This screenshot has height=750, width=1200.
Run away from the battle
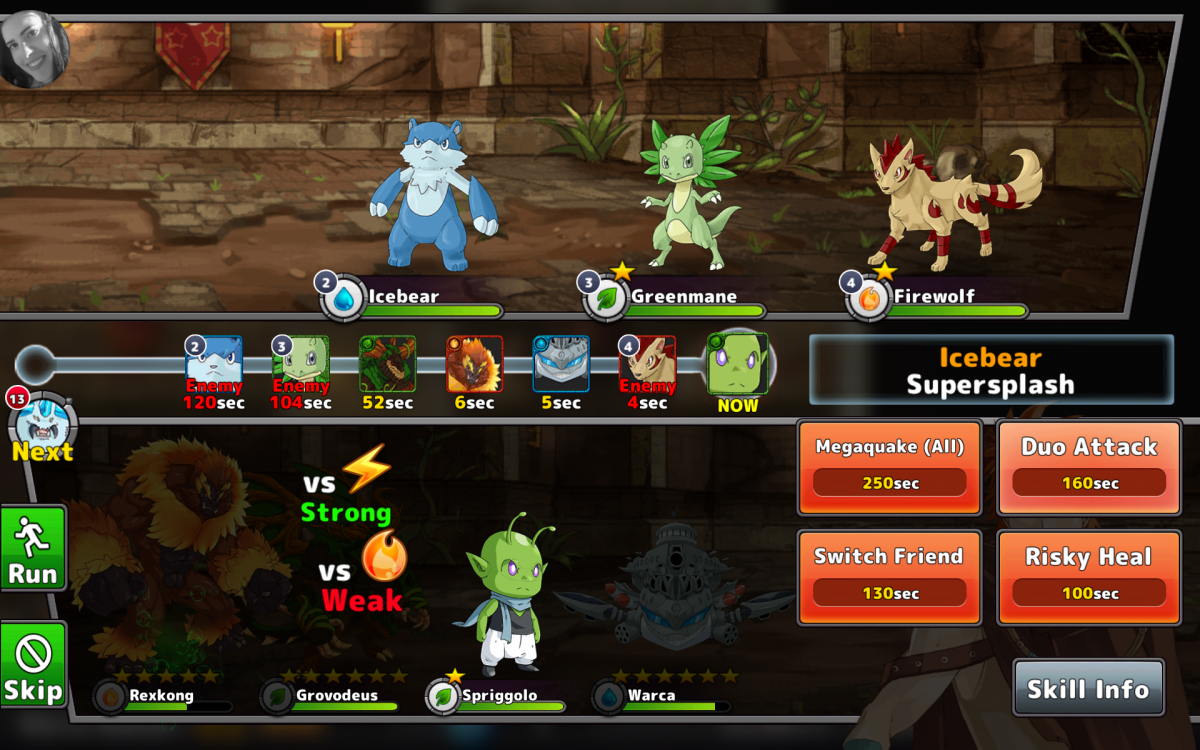pyautogui.click(x=33, y=548)
